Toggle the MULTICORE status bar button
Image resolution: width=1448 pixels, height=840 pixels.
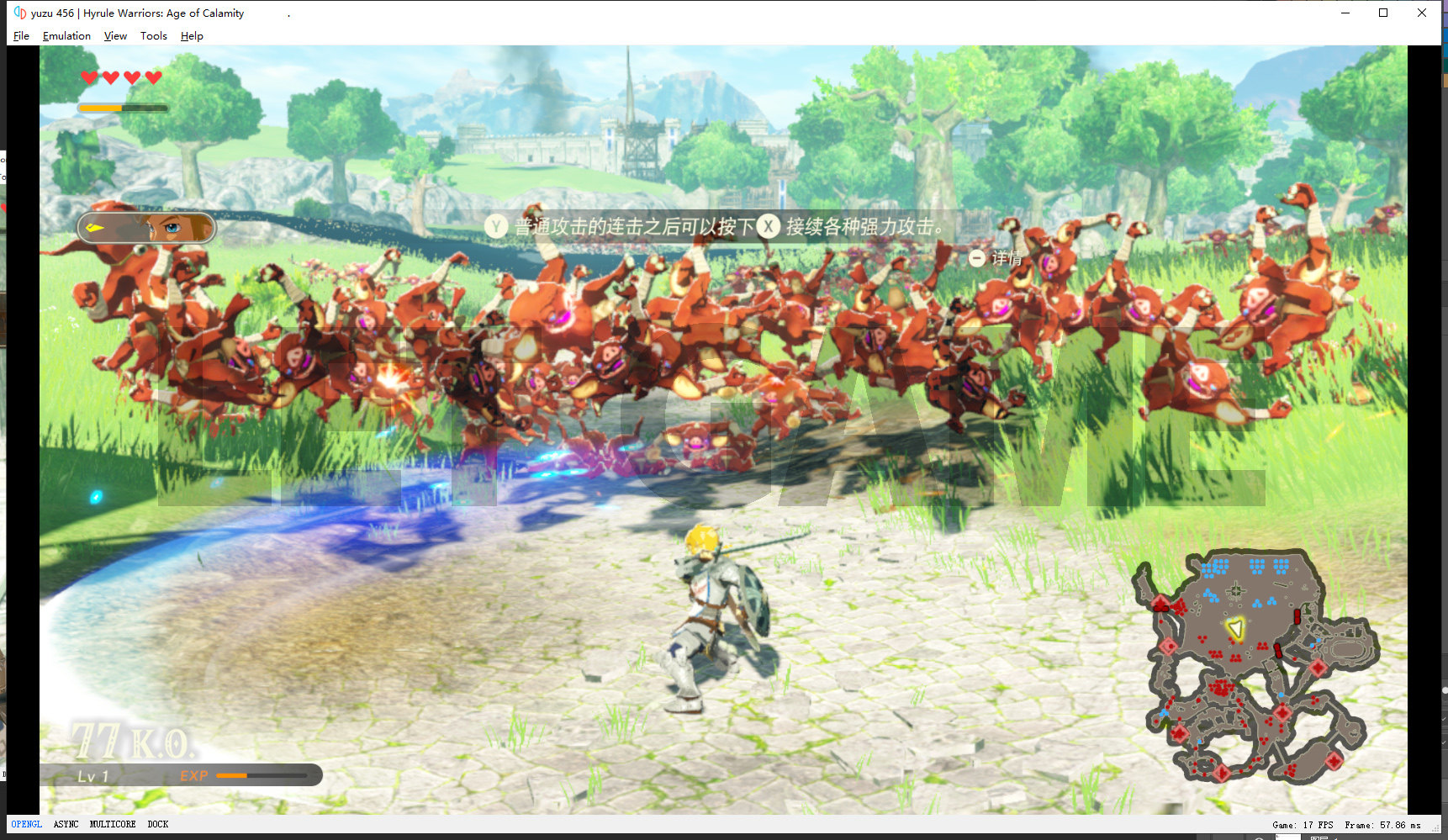[x=113, y=824]
